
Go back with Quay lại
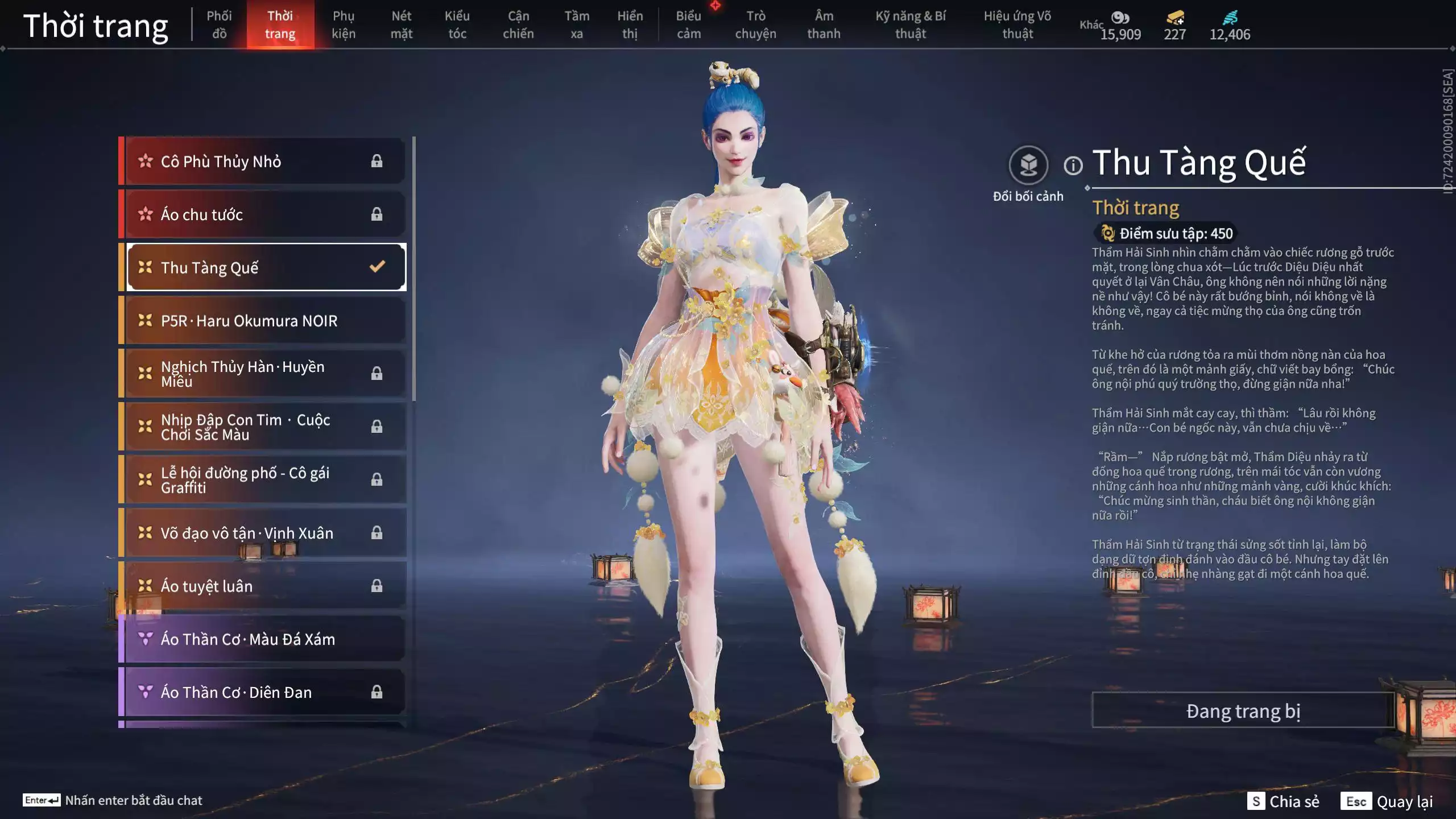(x=1387, y=801)
